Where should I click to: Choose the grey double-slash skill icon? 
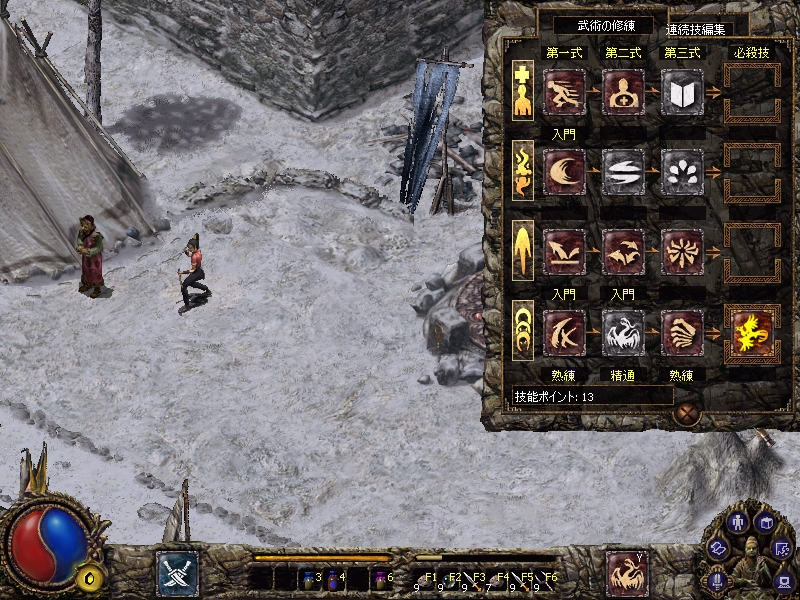point(624,172)
